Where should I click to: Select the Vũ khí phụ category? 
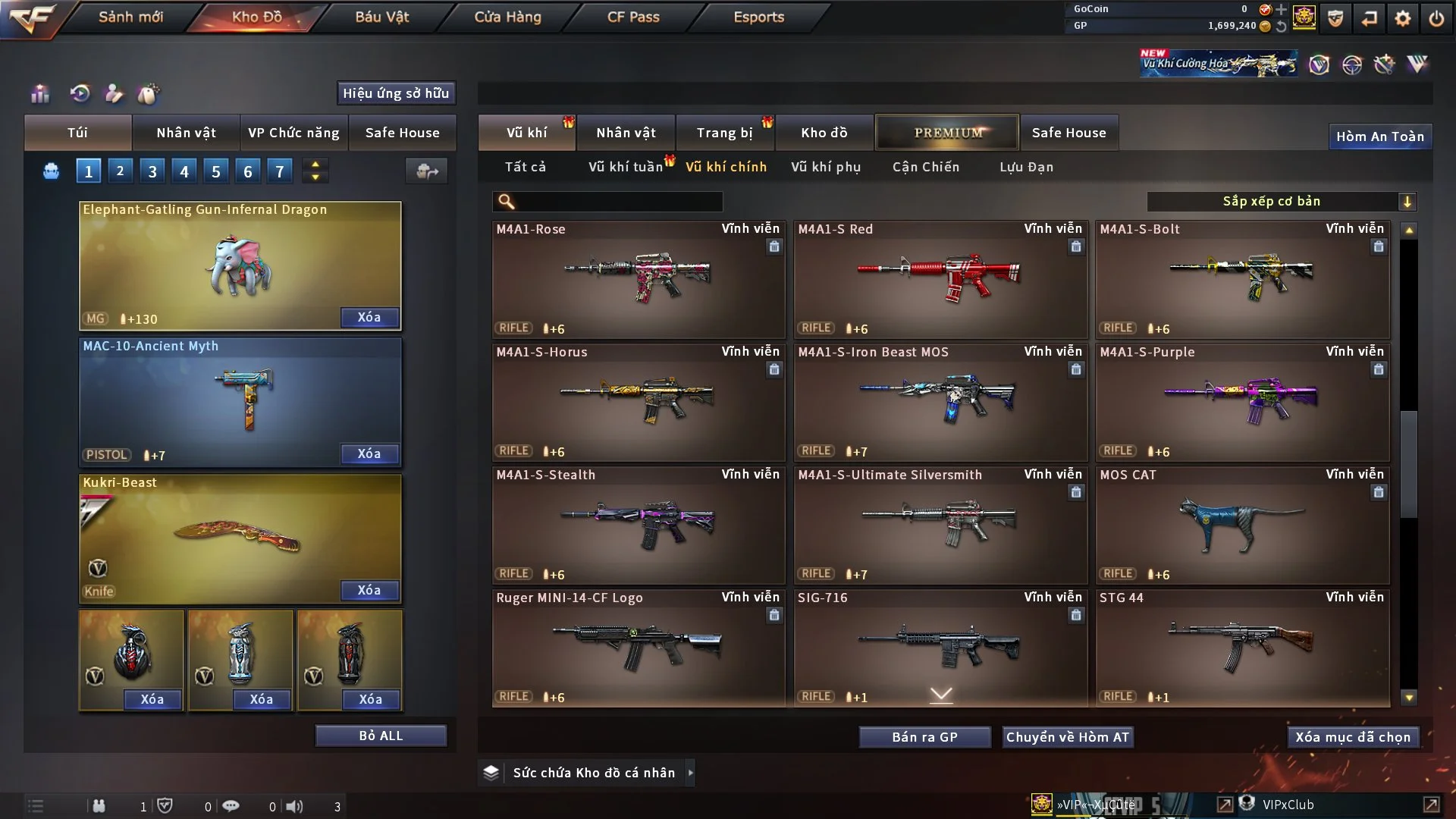pos(826,167)
